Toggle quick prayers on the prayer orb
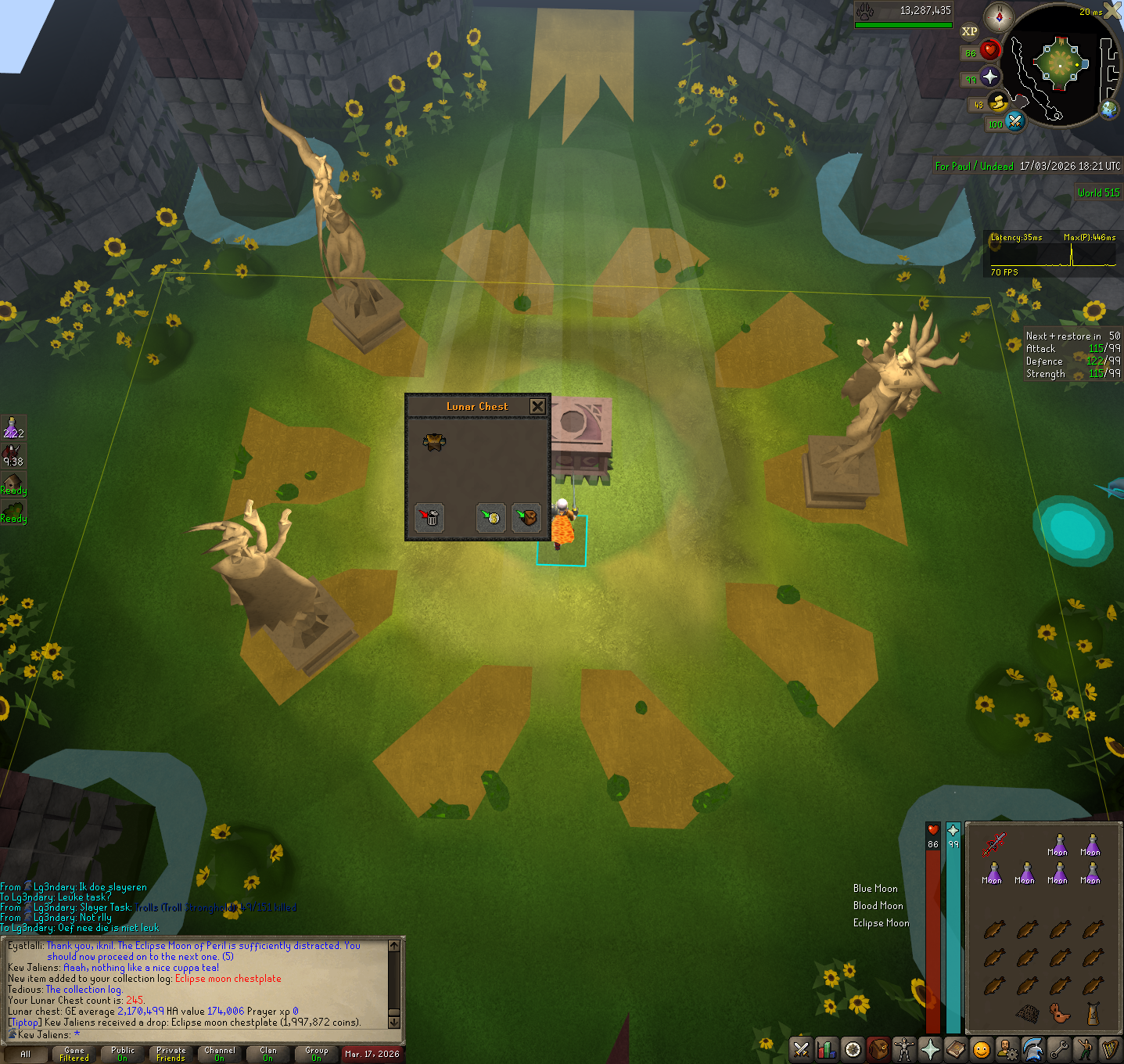Screen dimensions: 1124x1064 point(990,77)
